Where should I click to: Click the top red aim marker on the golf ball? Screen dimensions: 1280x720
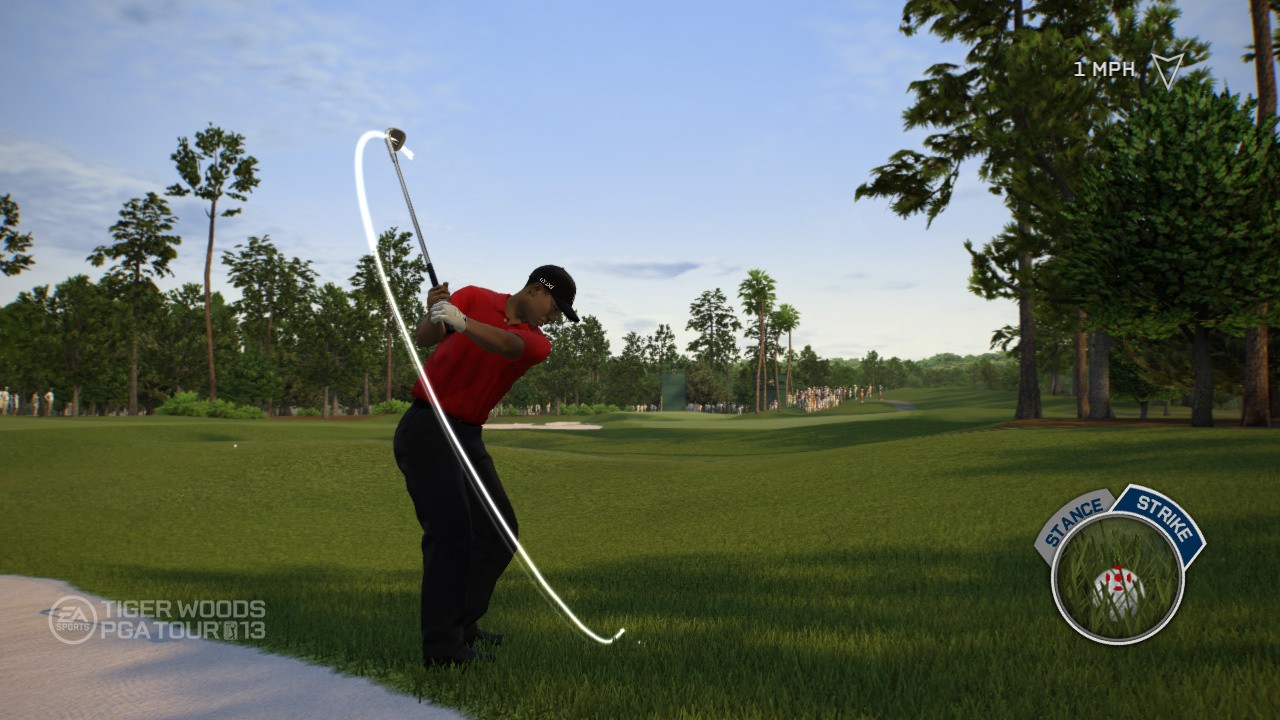pos(1119,567)
